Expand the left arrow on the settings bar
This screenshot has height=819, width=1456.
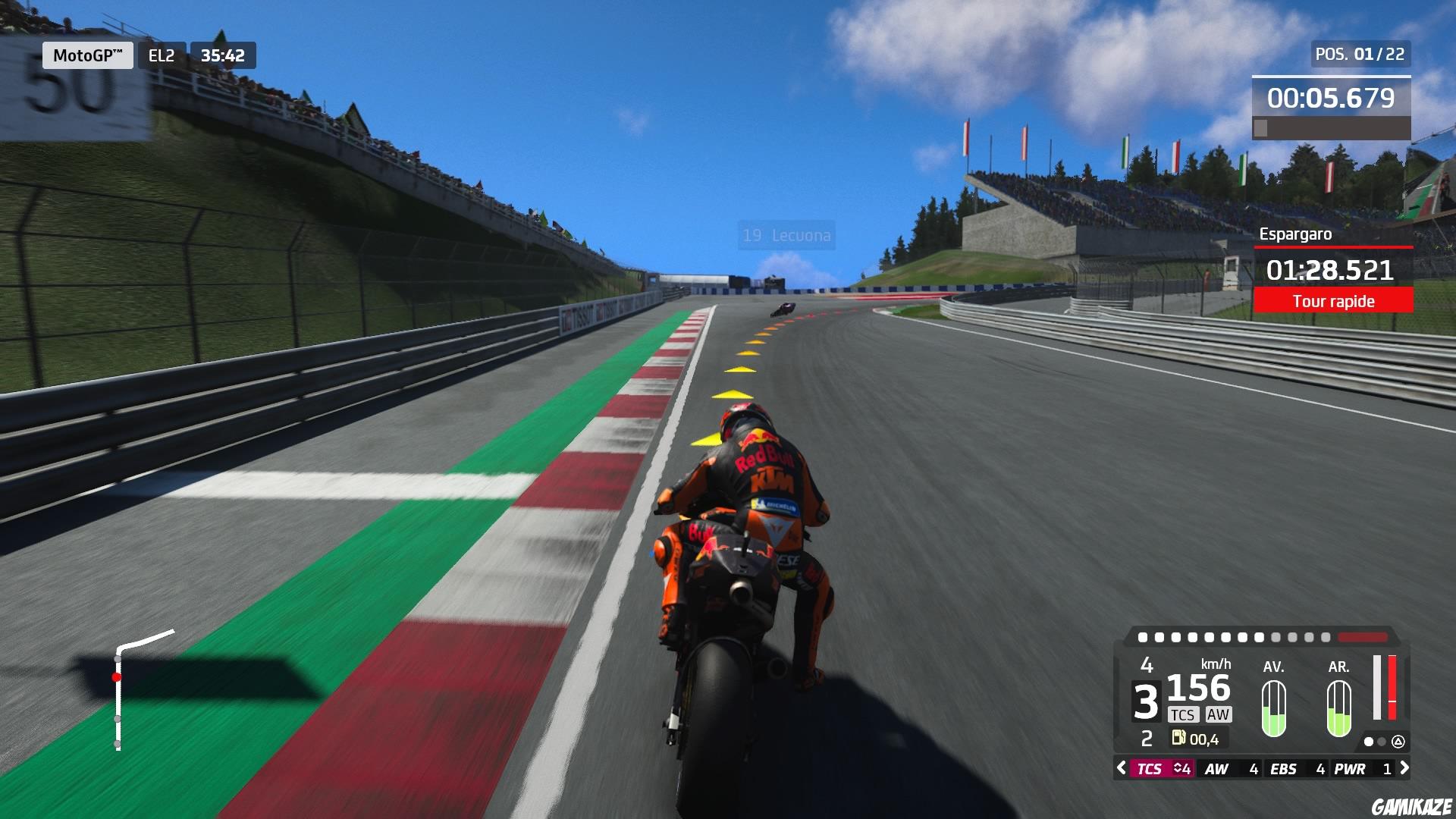coord(1120,767)
